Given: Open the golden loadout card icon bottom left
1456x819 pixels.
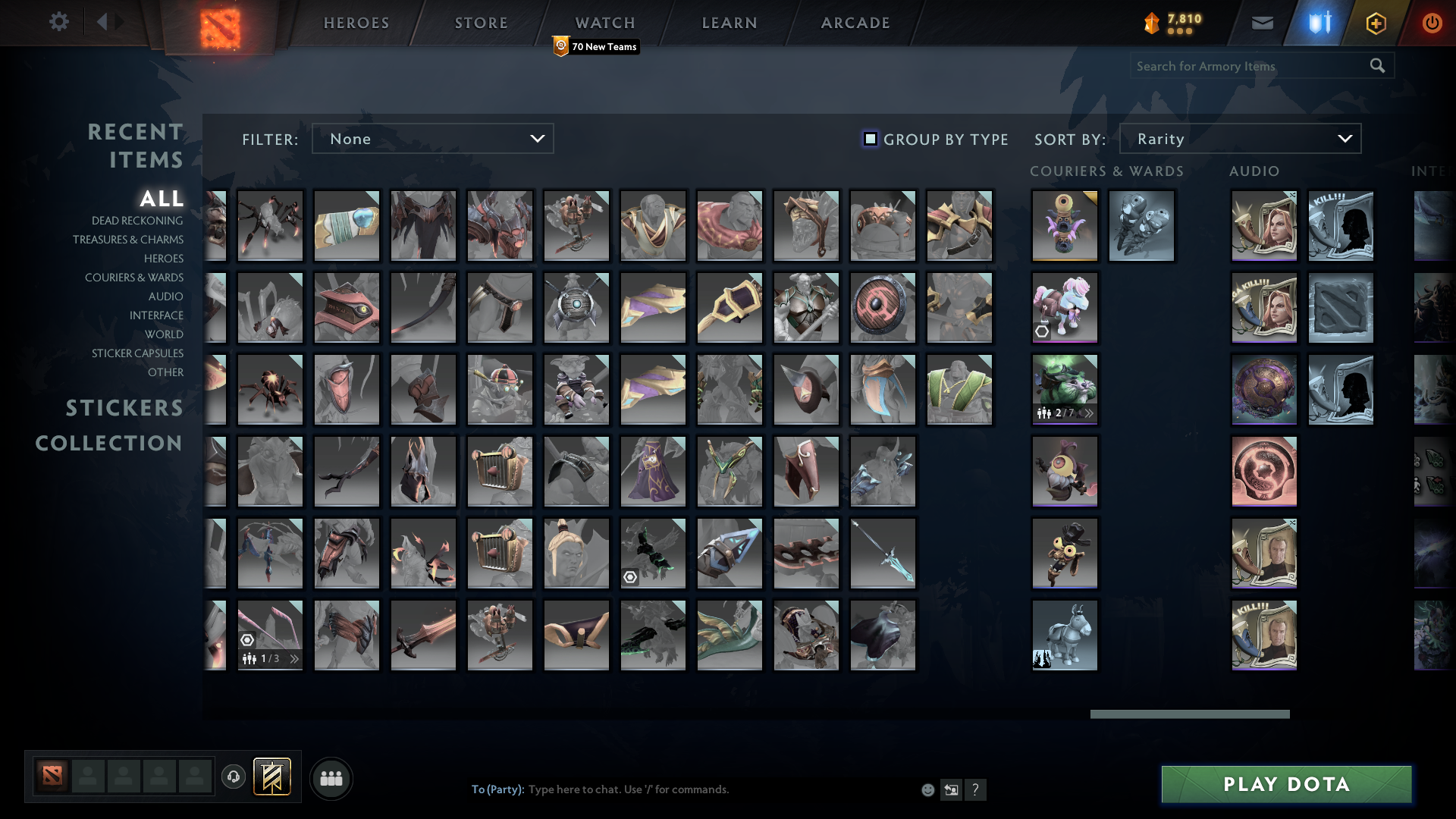Looking at the screenshot, I should point(273,777).
